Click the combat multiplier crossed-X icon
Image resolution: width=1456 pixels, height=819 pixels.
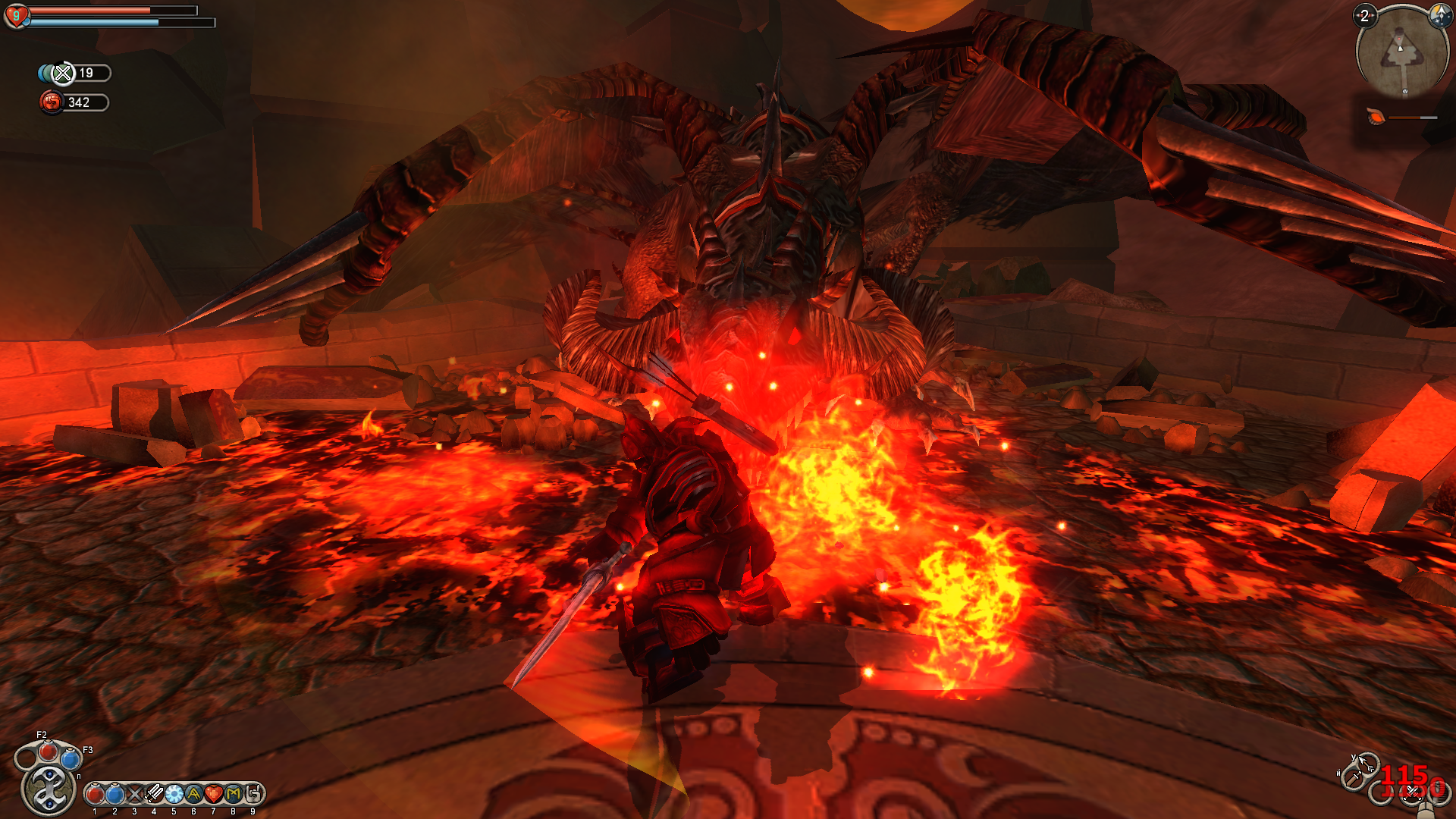pos(63,73)
